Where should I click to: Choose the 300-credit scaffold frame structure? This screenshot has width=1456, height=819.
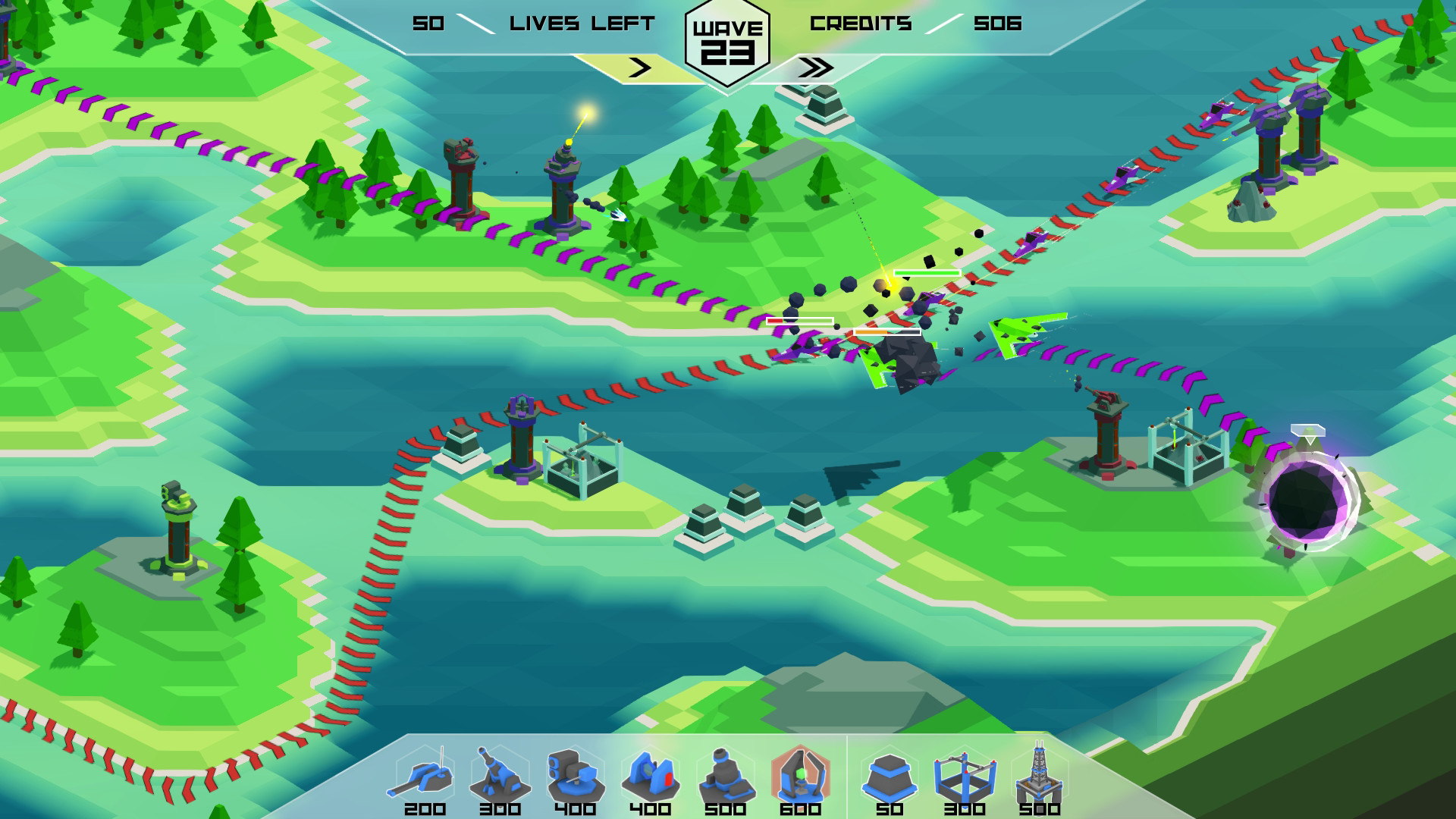(x=965, y=777)
